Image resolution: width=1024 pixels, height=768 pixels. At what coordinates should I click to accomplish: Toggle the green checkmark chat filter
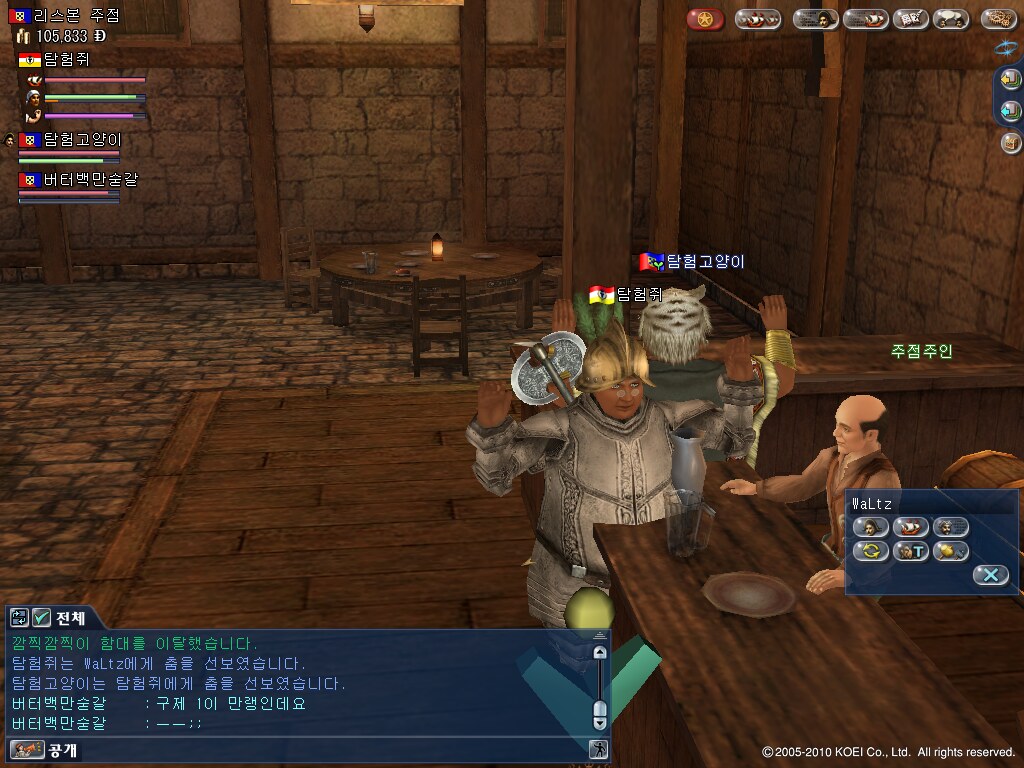point(41,618)
